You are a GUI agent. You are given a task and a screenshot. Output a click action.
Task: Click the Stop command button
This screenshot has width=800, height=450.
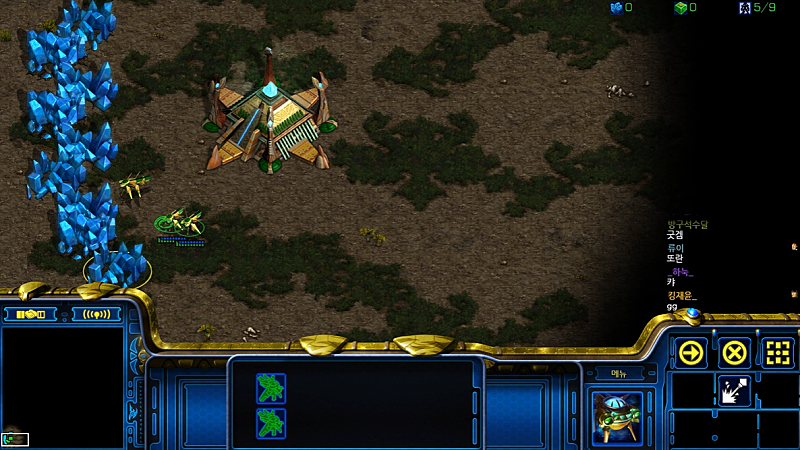point(735,353)
